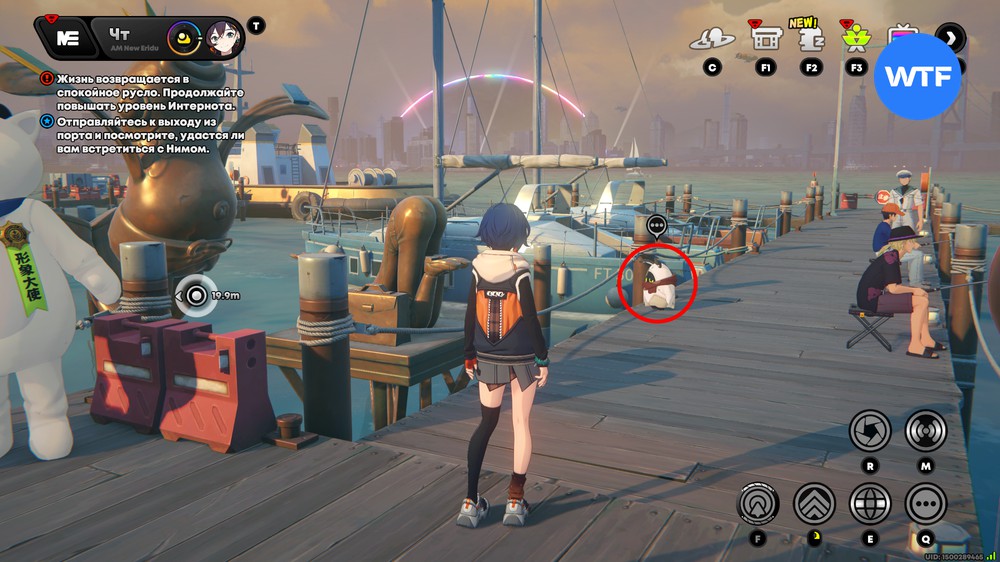Image resolution: width=1000 pixels, height=562 pixels.
Task: Open the store building icon
Action: tap(766, 39)
